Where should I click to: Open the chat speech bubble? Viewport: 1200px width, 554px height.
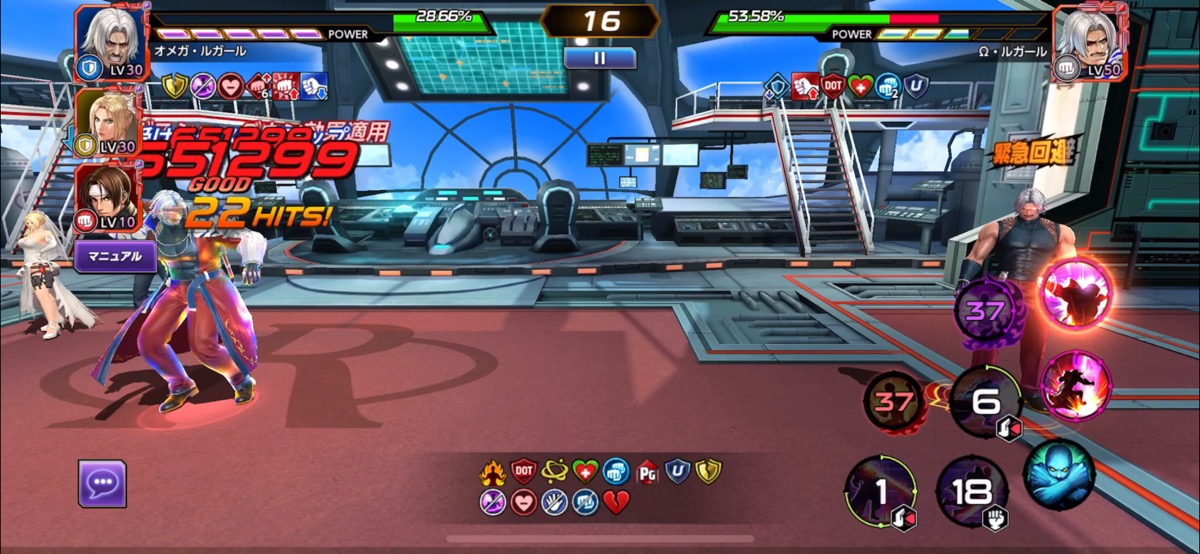coord(102,484)
